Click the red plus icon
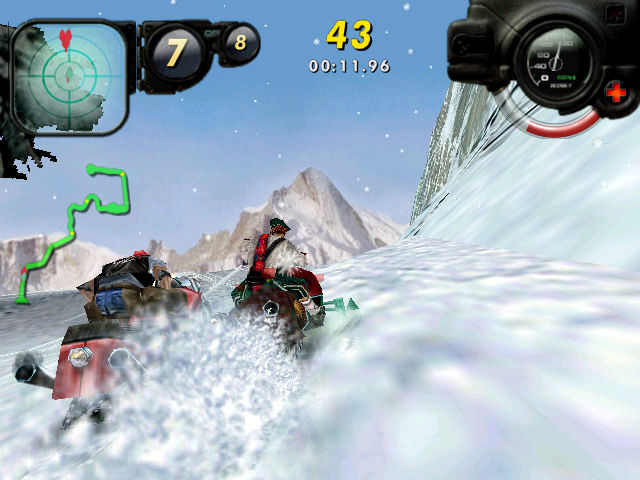640x480 pixels. click(x=615, y=93)
